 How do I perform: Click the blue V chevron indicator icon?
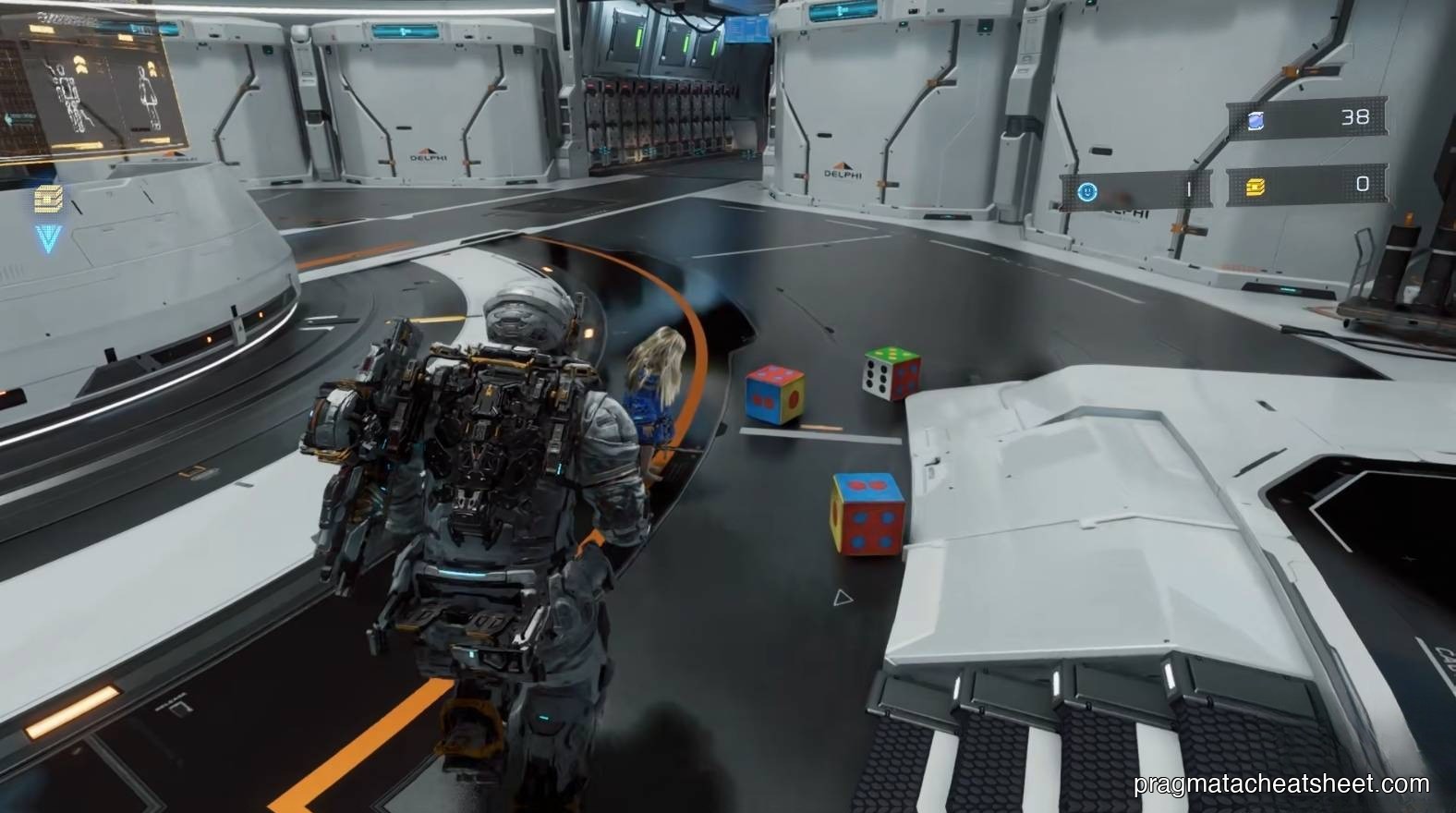[x=49, y=239]
